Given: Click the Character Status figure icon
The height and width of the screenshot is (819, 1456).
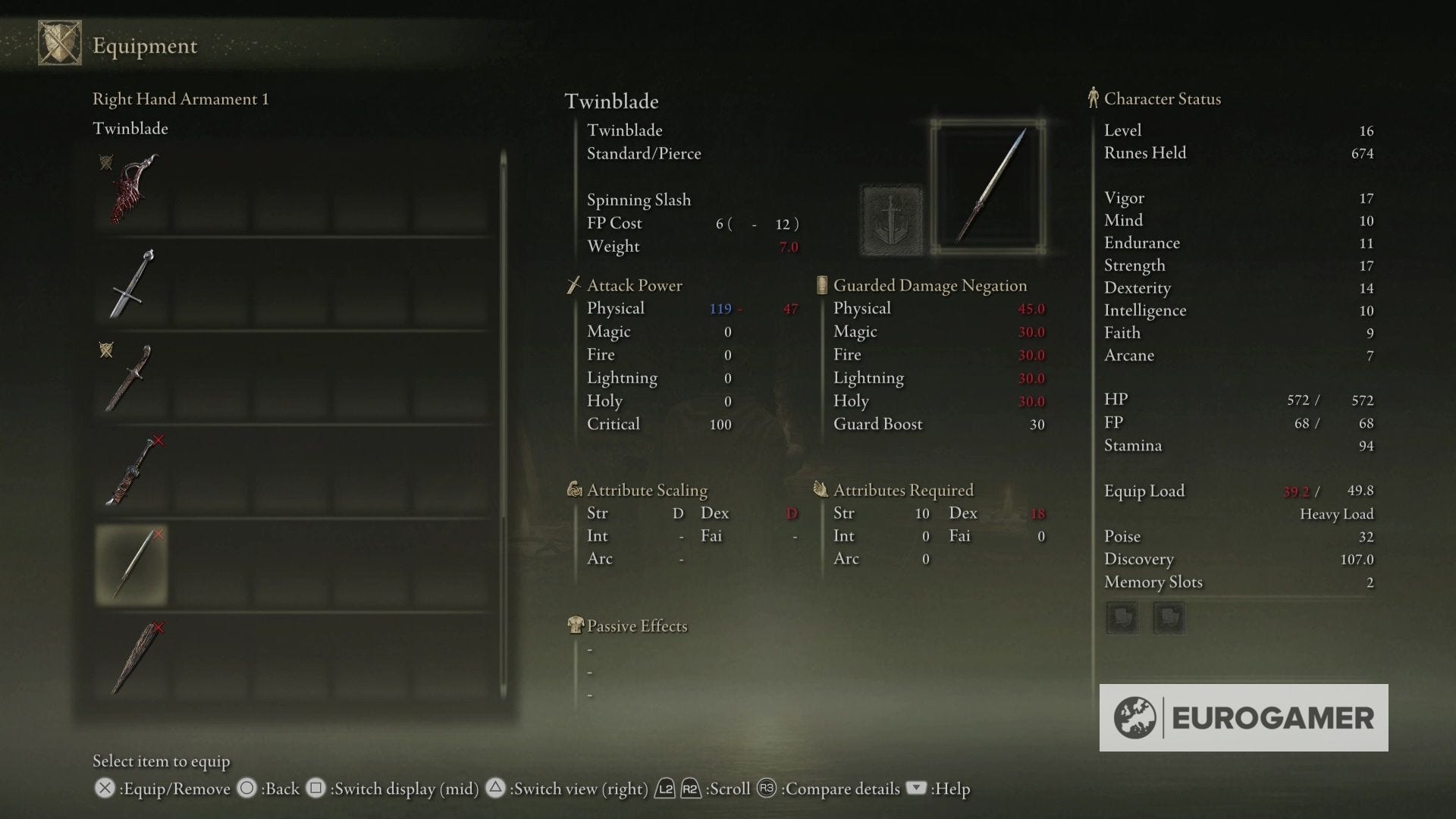Looking at the screenshot, I should tap(1093, 98).
